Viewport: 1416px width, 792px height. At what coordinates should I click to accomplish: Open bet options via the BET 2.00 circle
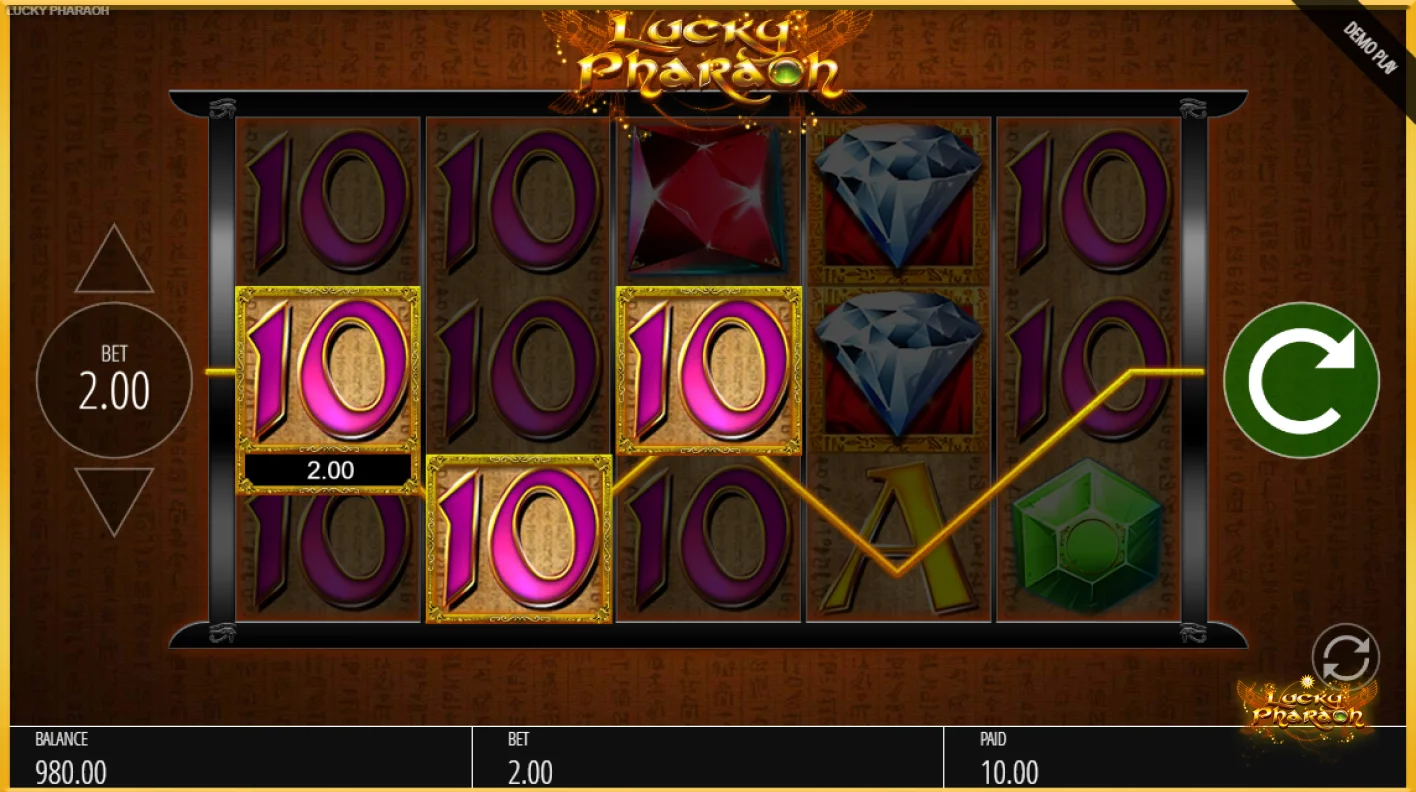pyautogui.click(x=113, y=380)
